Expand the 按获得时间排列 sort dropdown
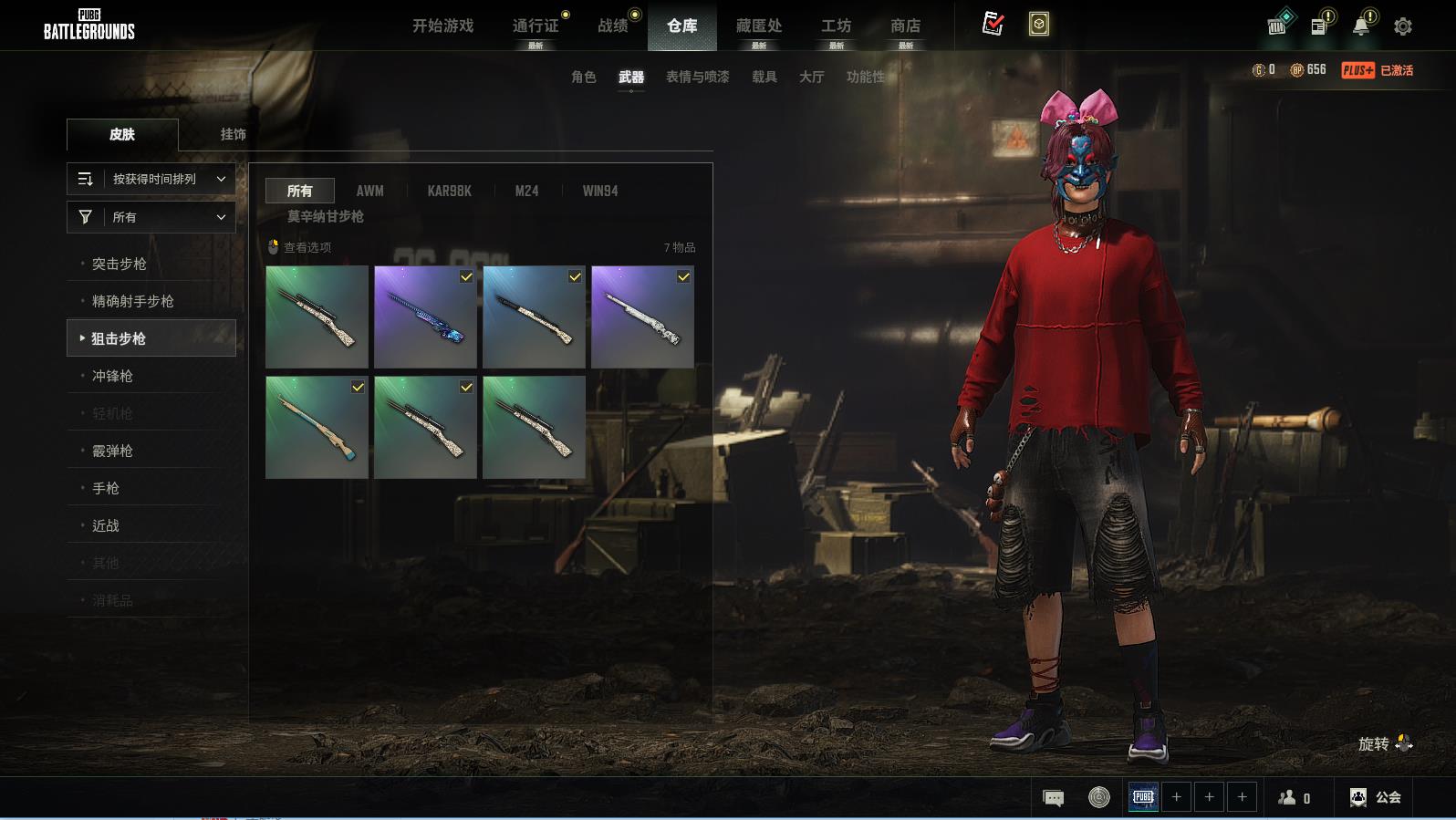 (x=151, y=179)
